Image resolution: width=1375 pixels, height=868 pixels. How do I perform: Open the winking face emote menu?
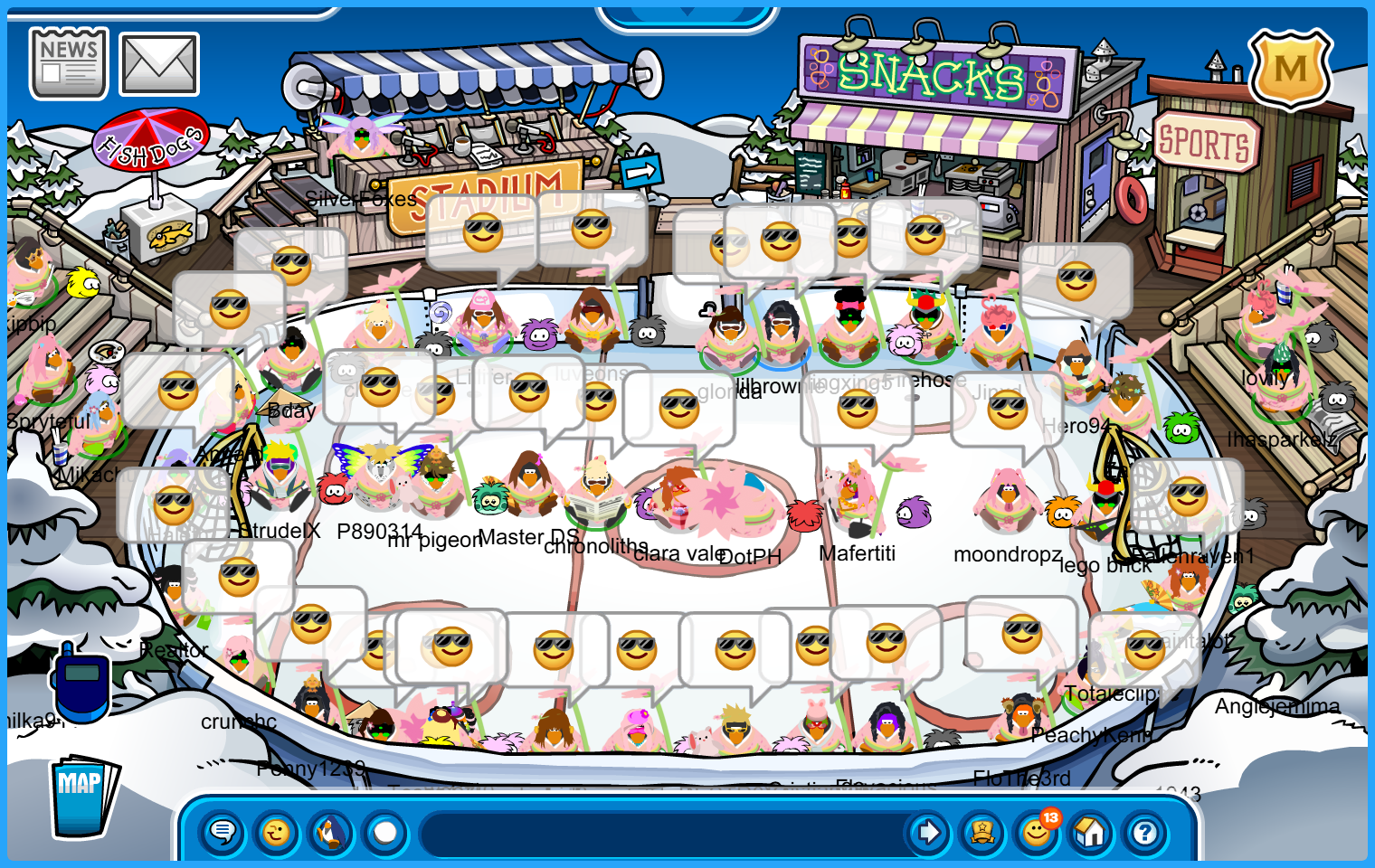(x=277, y=832)
